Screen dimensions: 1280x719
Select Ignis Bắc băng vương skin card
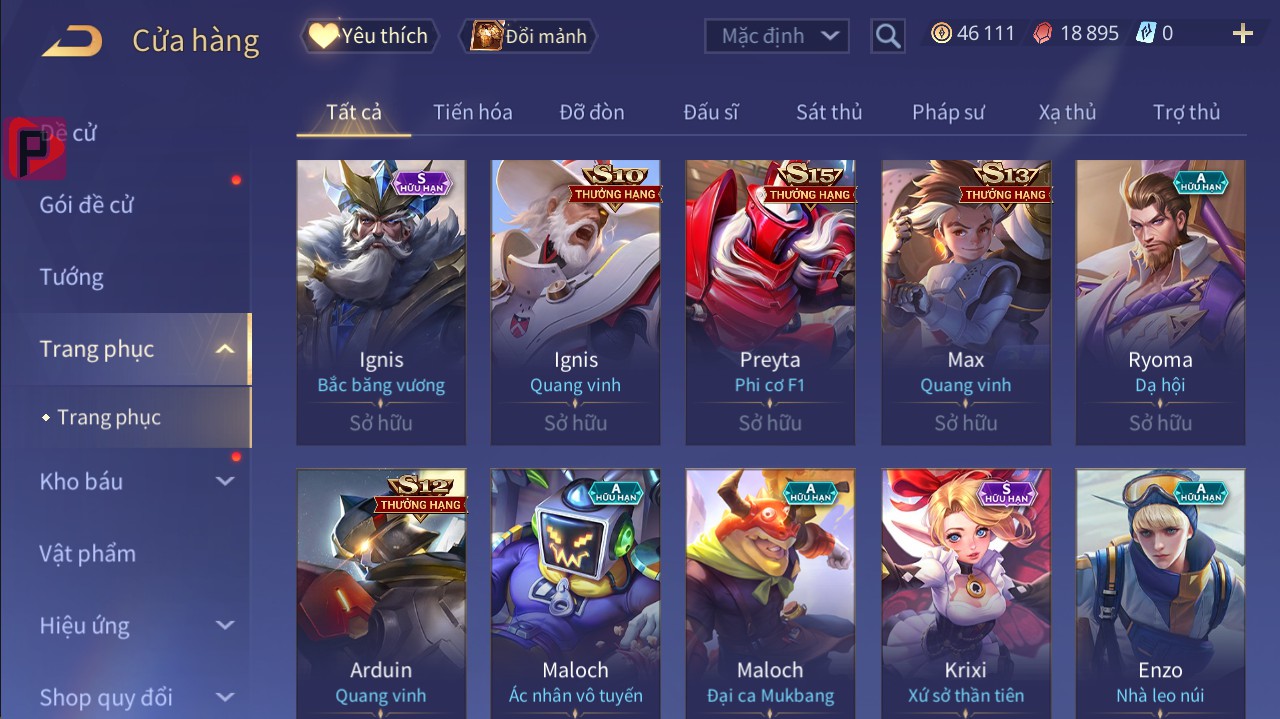click(381, 302)
